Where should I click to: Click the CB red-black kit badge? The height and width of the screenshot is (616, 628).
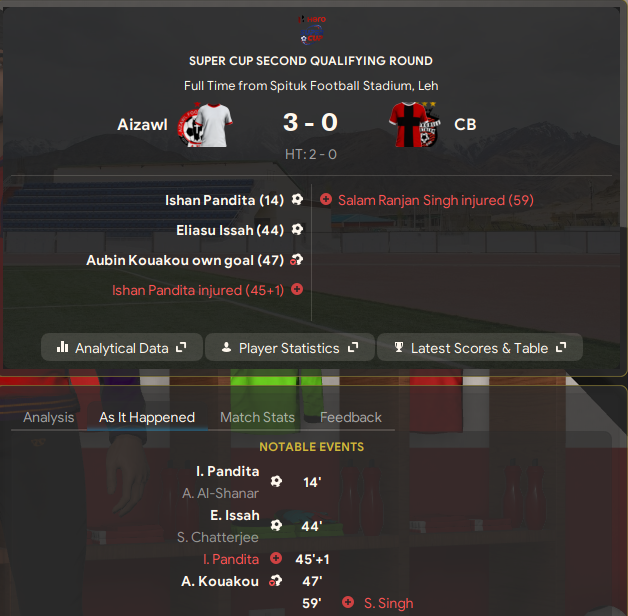click(416, 123)
